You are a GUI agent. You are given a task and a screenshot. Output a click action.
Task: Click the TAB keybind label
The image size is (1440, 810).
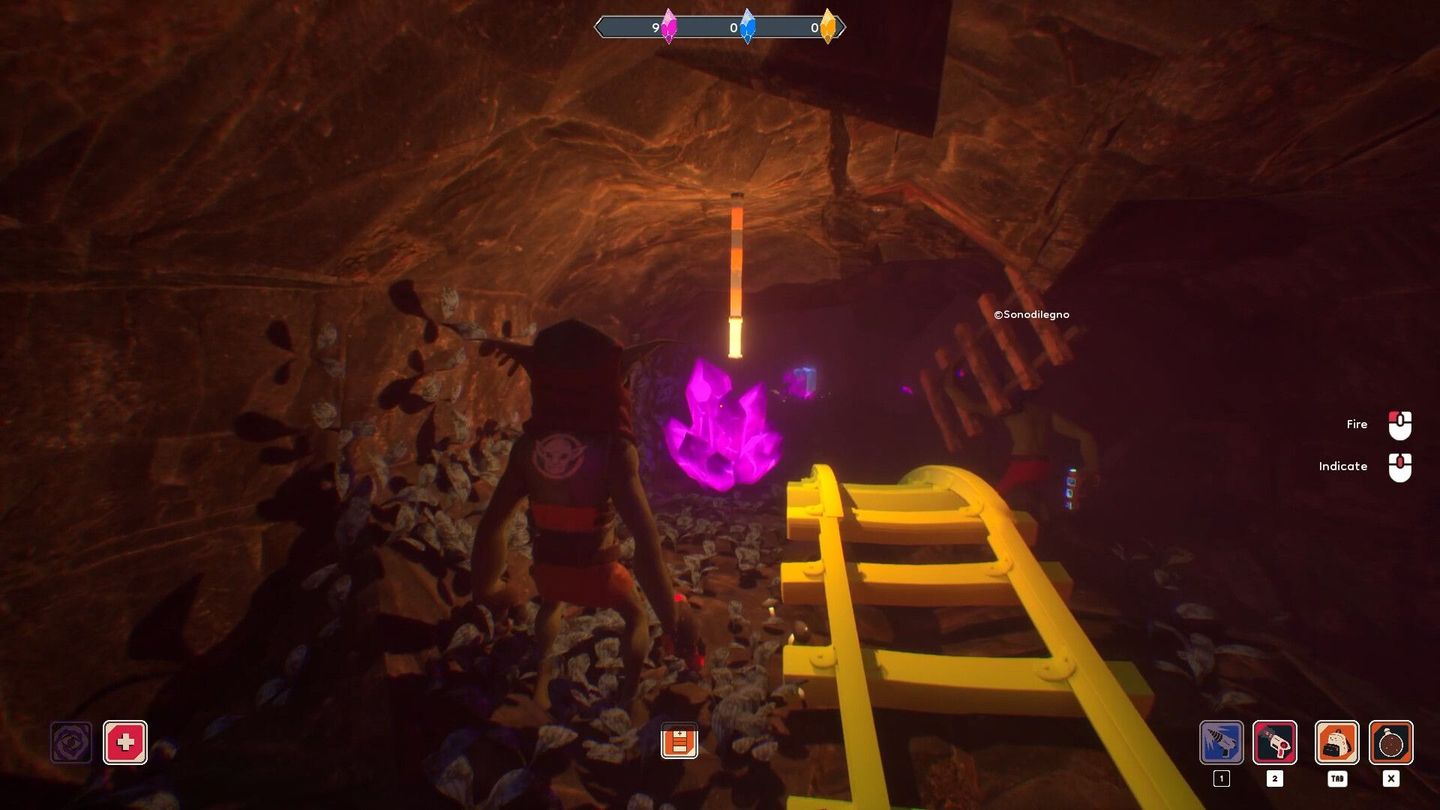click(x=1336, y=778)
